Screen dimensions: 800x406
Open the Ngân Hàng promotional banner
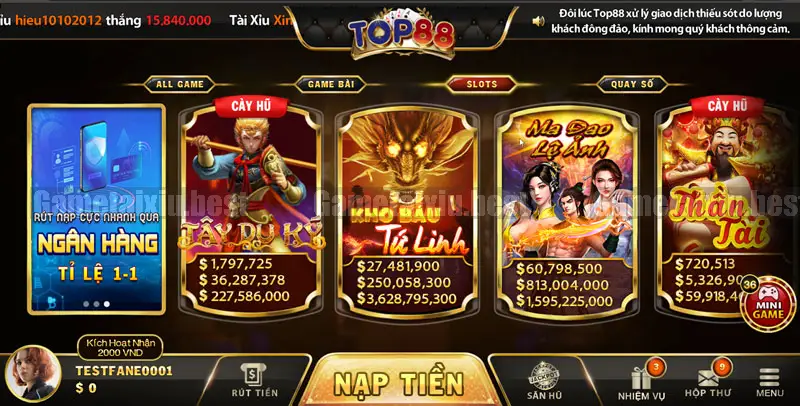coord(97,208)
